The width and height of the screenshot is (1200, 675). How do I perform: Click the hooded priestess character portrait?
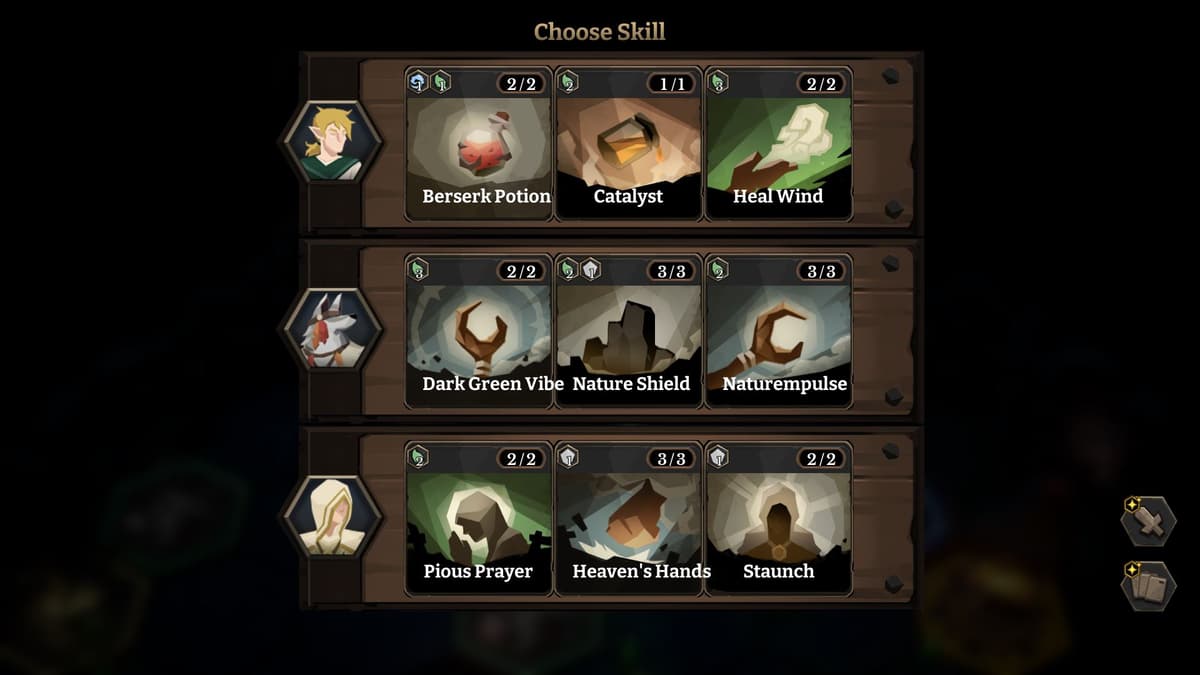(x=333, y=516)
